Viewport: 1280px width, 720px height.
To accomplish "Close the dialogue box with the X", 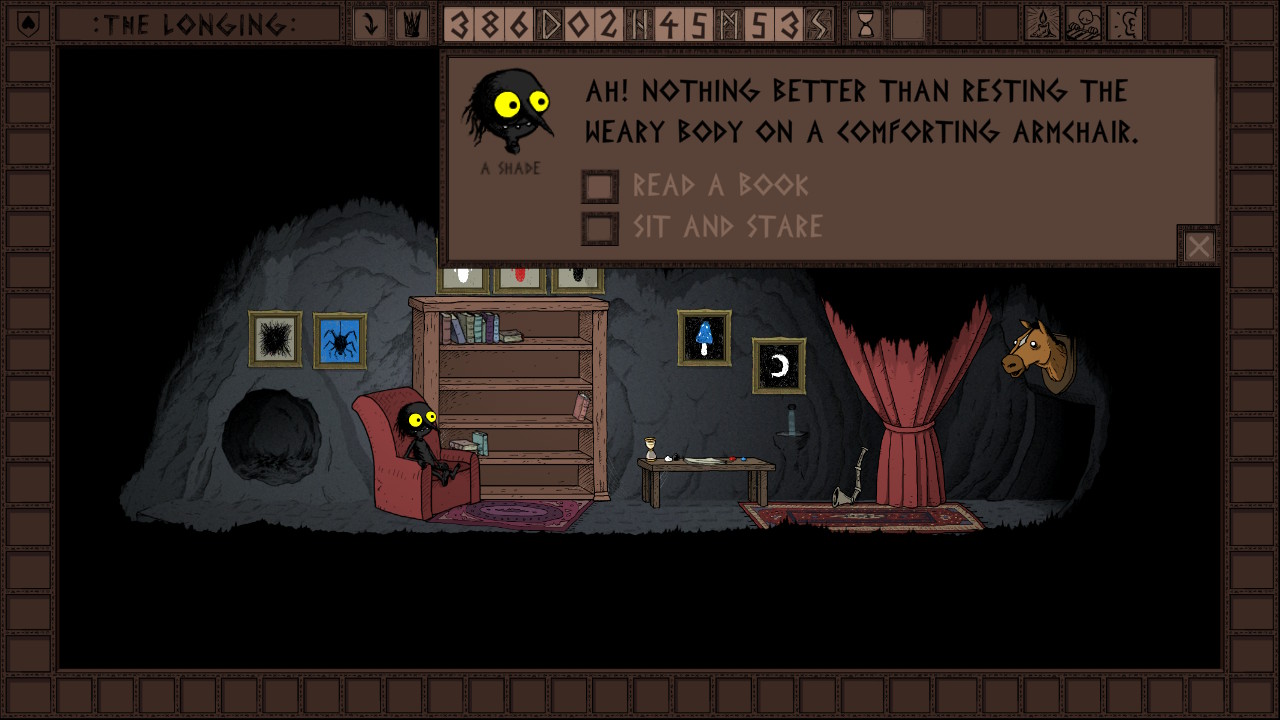I will pos(1198,246).
